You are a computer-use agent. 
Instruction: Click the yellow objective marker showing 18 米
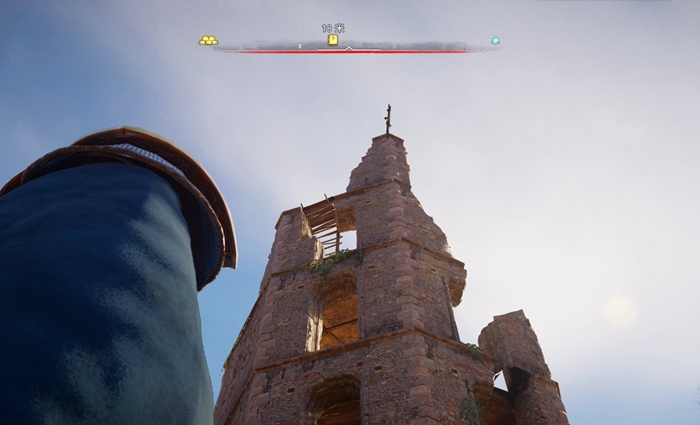[333, 40]
